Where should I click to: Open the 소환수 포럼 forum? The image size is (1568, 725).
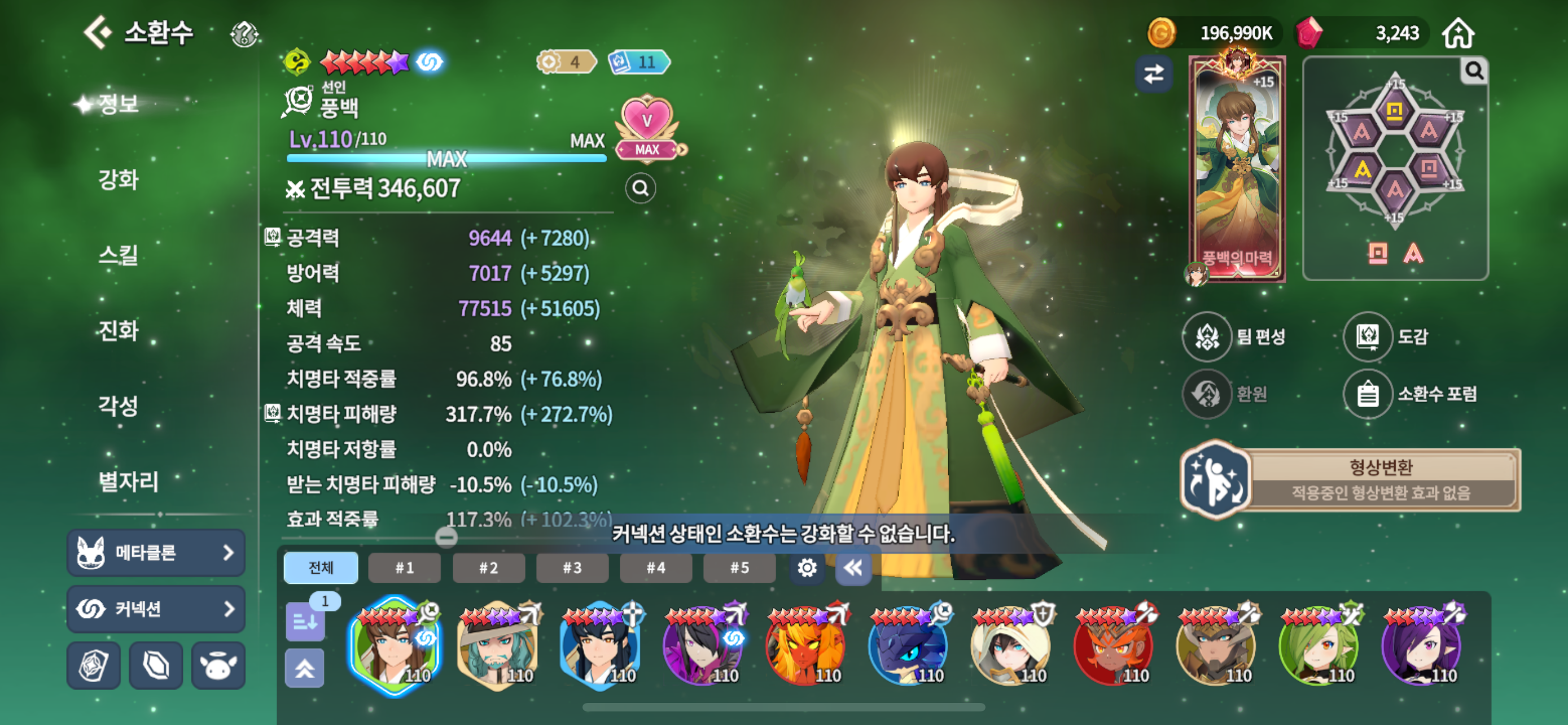1411,394
